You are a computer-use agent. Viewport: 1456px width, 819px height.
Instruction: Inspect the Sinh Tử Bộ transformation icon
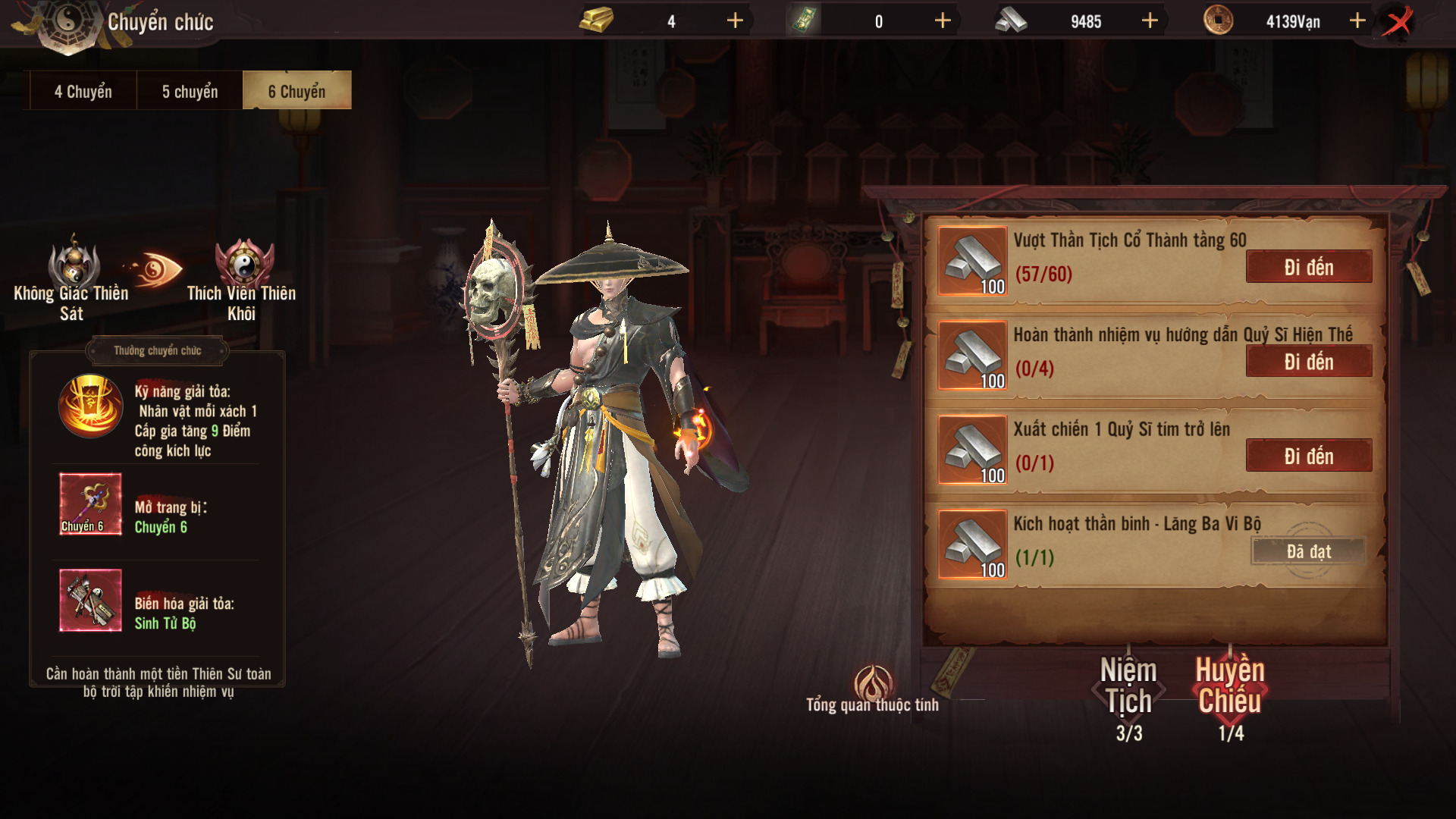tap(90, 600)
